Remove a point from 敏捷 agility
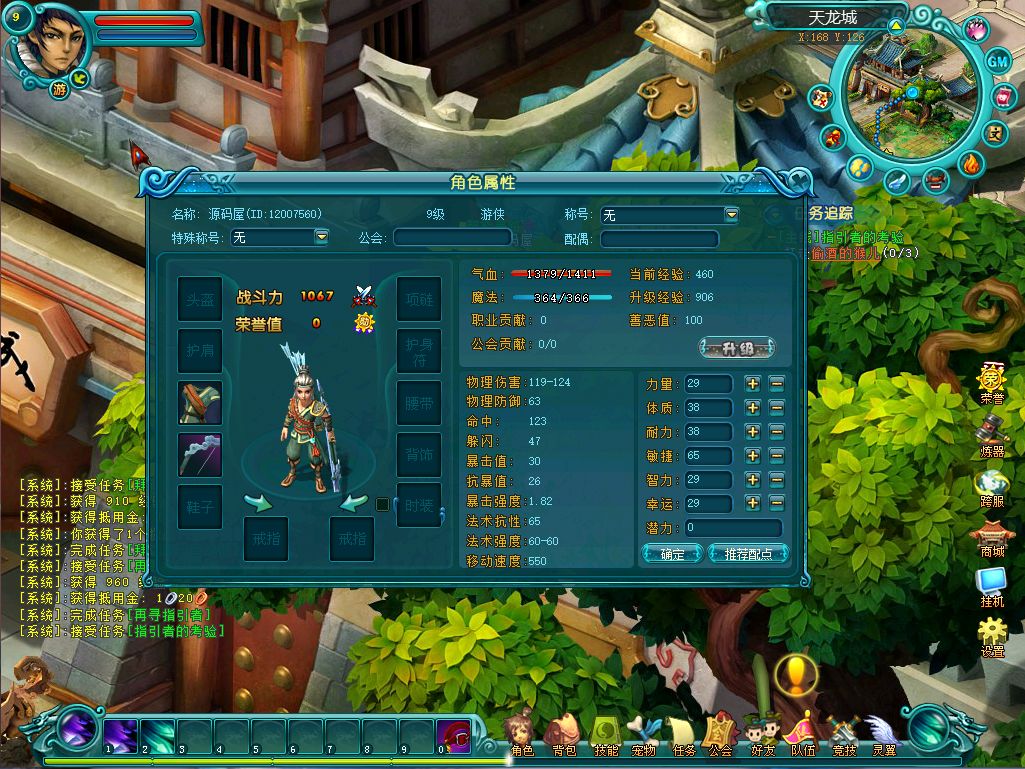This screenshot has height=769, width=1025. [x=777, y=456]
